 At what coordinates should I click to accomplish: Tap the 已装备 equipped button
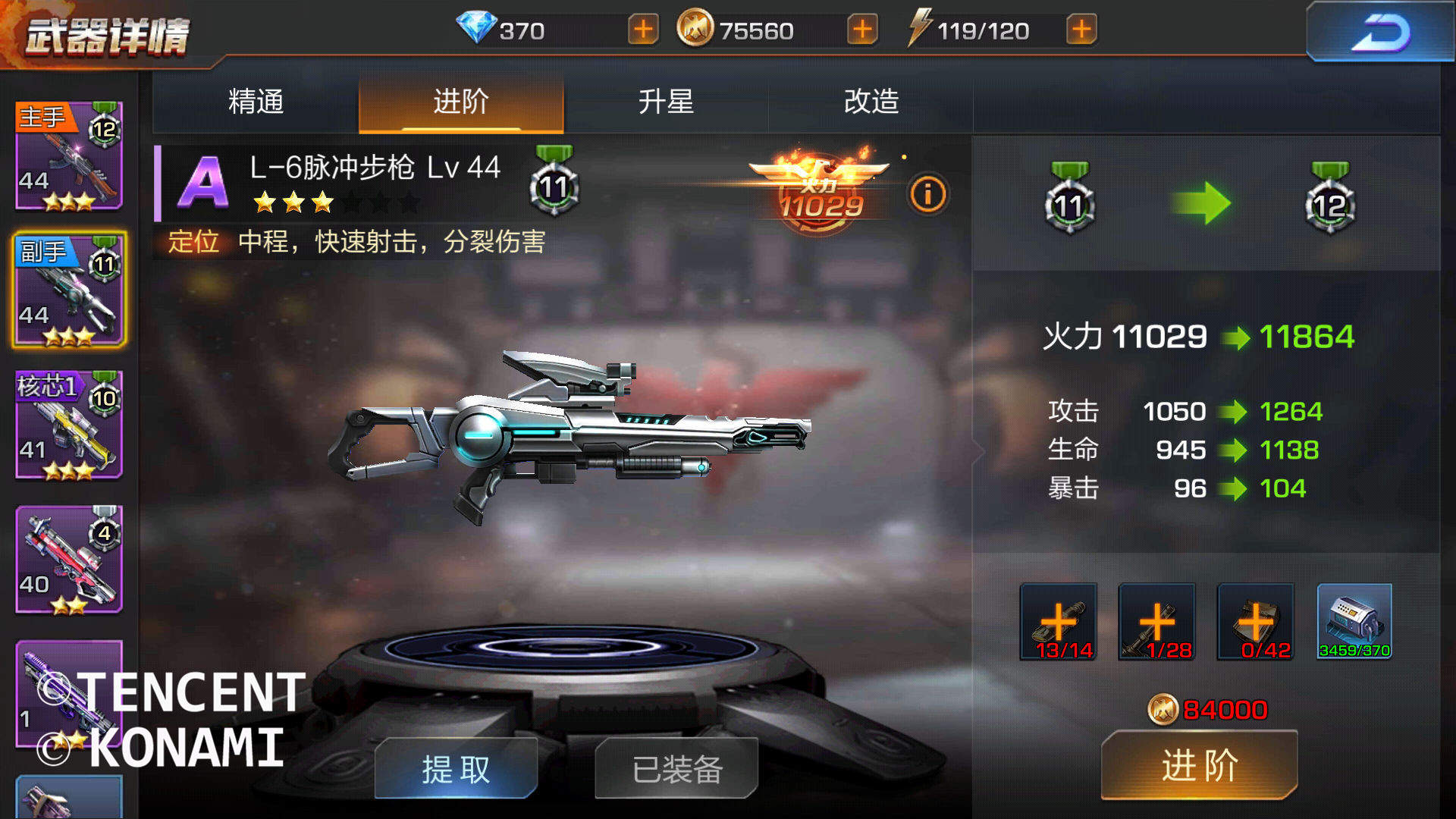pyautogui.click(x=675, y=768)
